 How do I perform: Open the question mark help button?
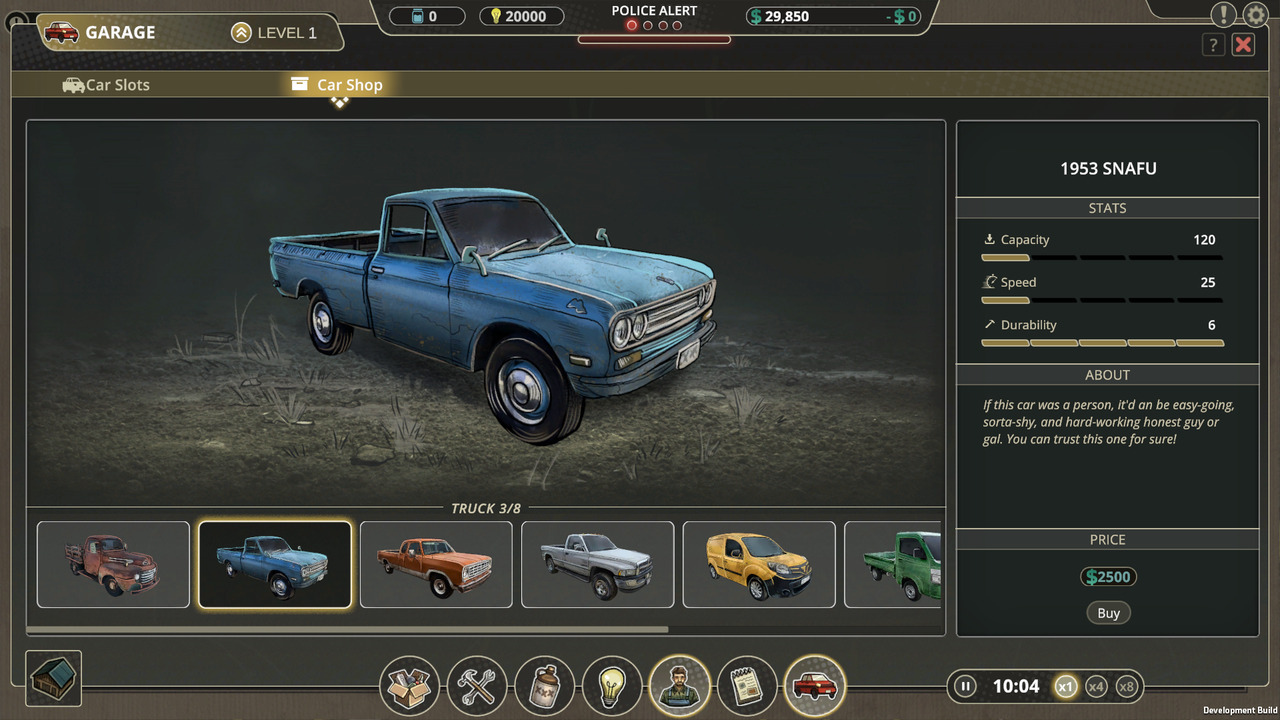(1213, 44)
